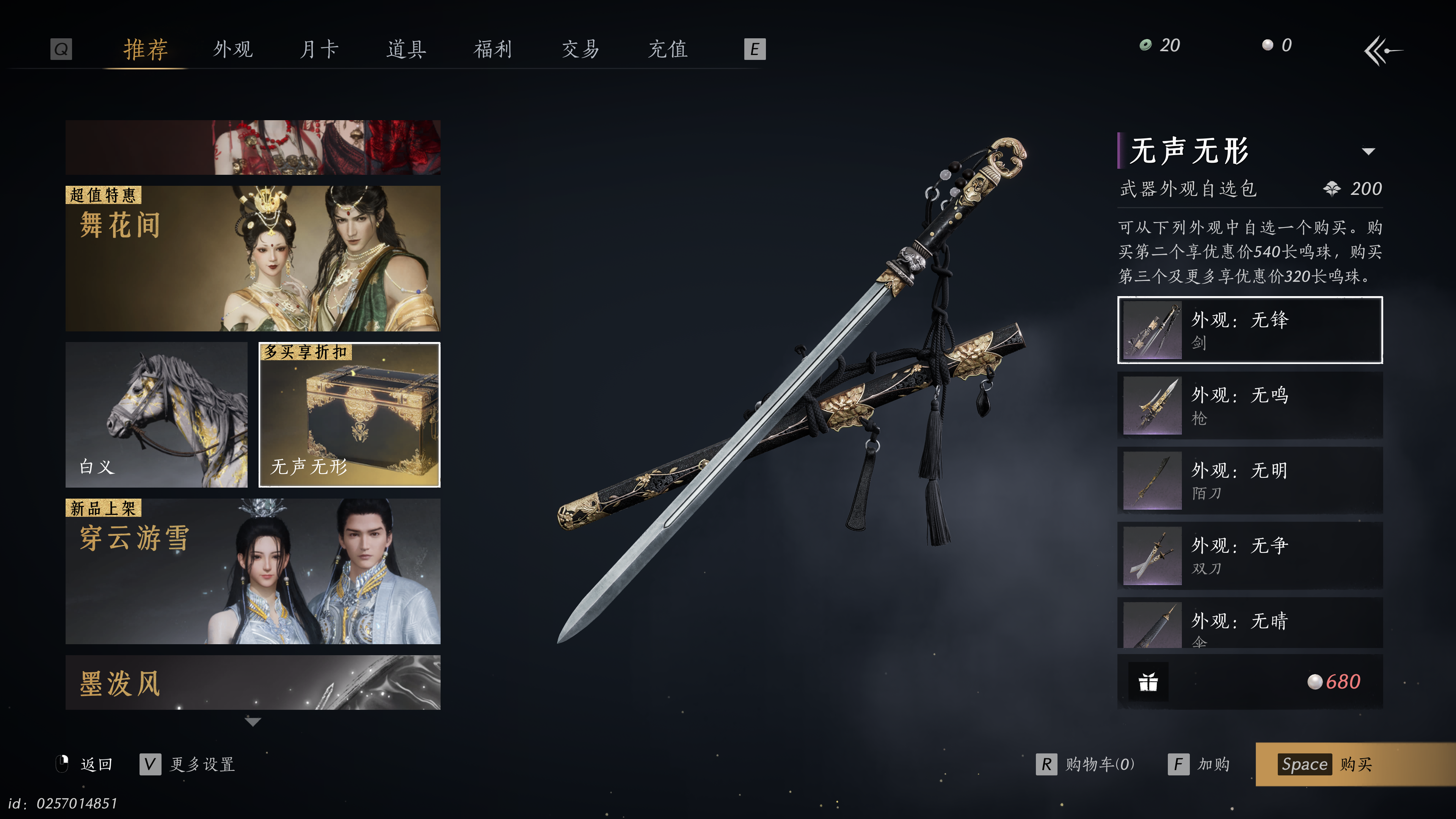The height and width of the screenshot is (819, 1456).
Task: Select the 无争 dual blades appearance
Action: (1250, 555)
